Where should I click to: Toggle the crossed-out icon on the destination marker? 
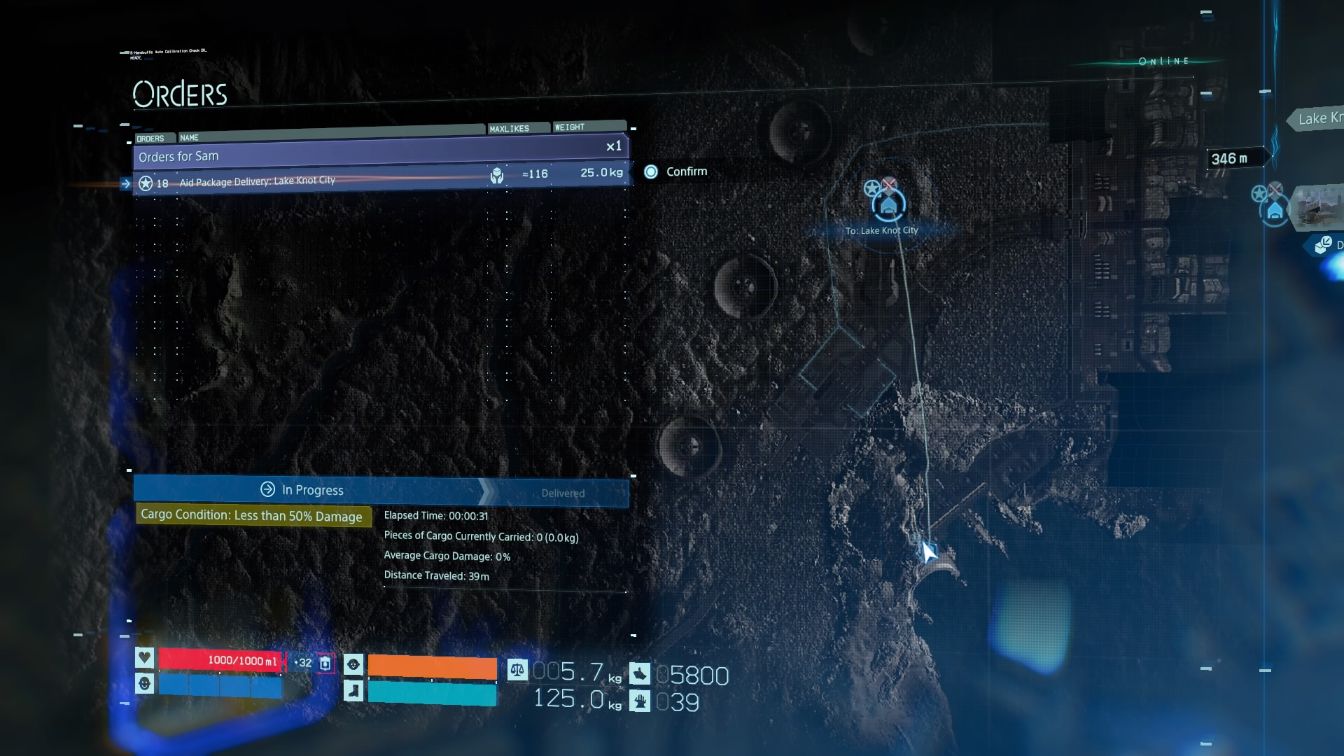pos(890,186)
